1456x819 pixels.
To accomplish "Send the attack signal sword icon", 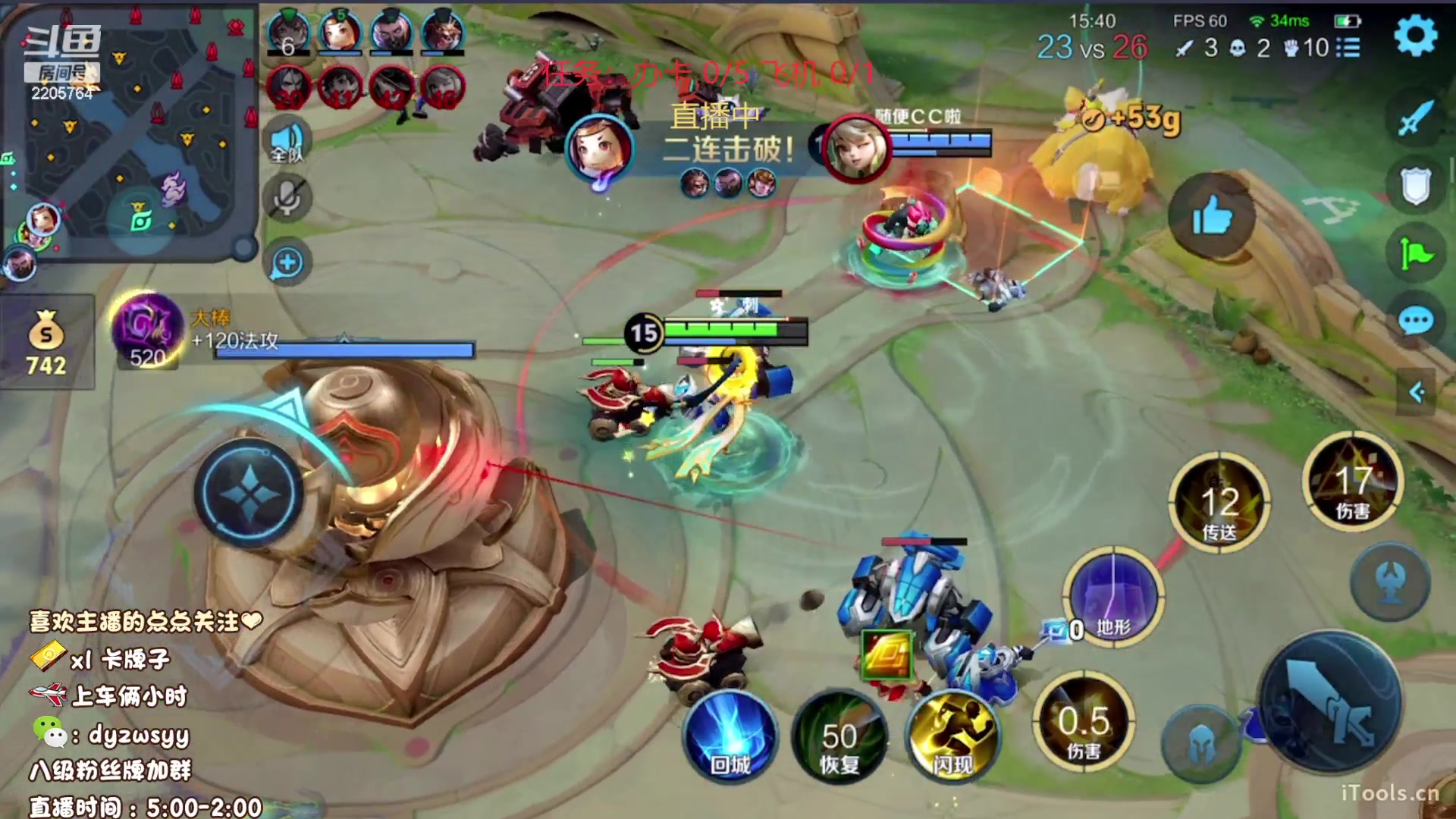I will click(x=1415, y=118).
